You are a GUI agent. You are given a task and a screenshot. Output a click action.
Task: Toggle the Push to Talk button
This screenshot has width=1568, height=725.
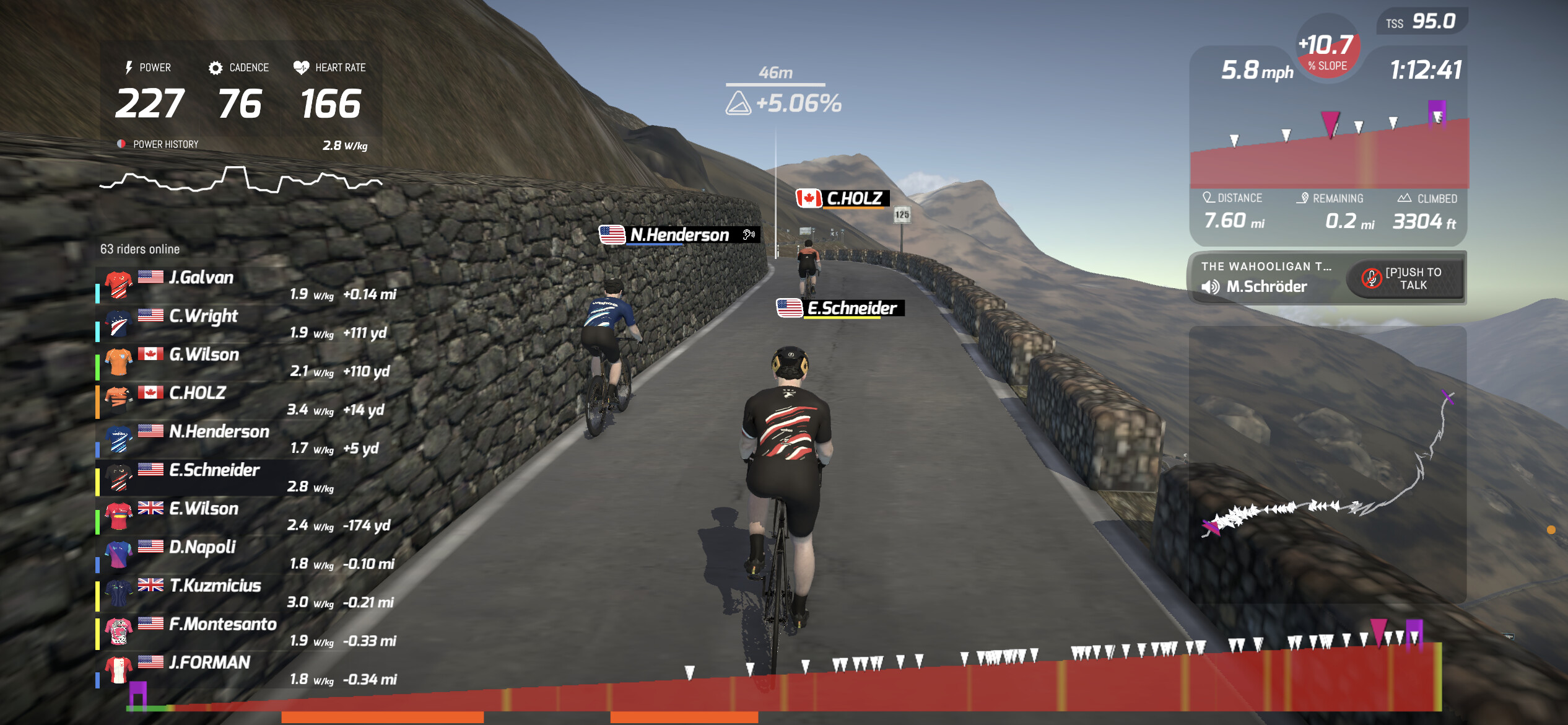(1405, 279)
